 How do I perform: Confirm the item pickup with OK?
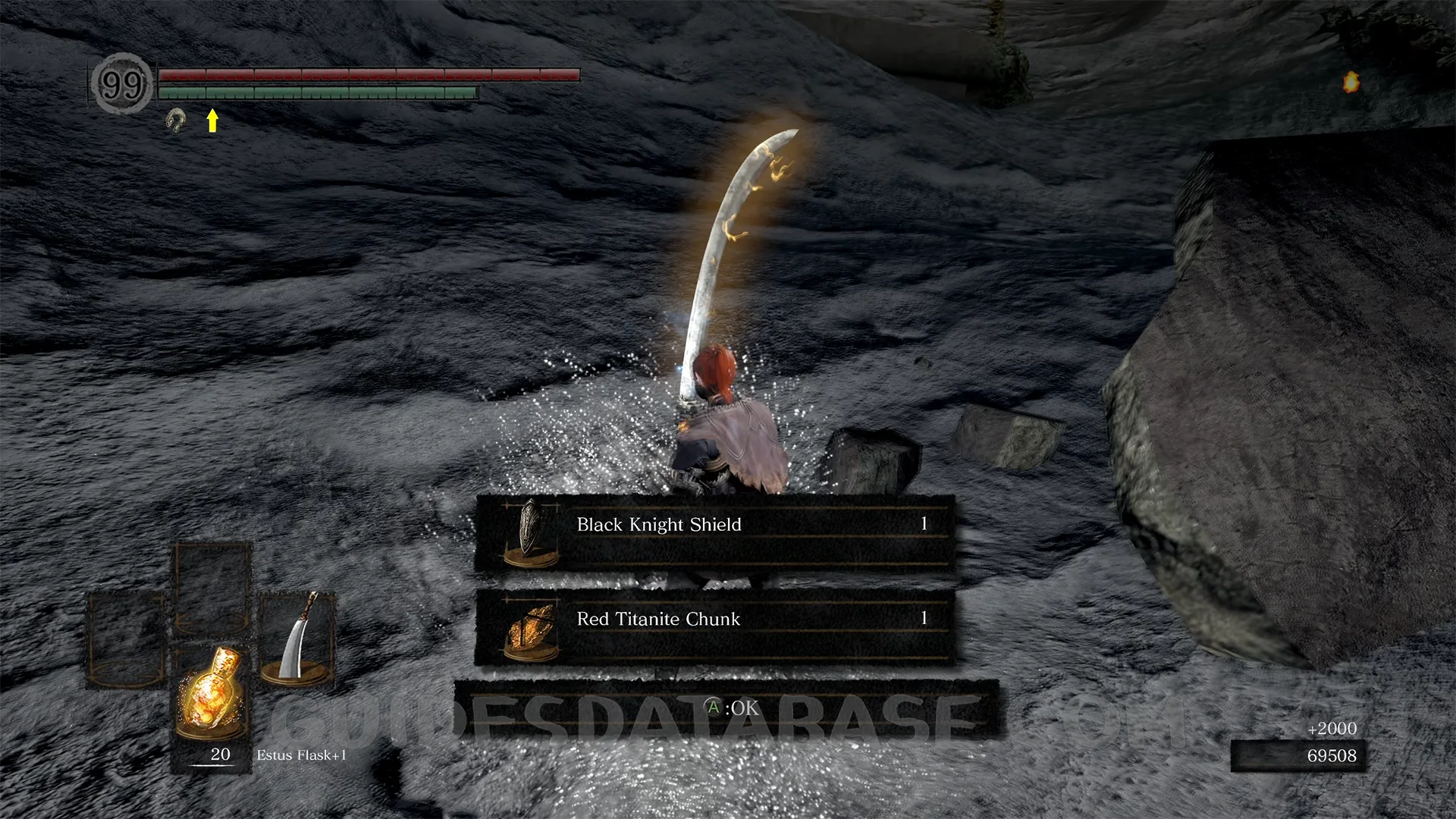(x=733, y=708)
